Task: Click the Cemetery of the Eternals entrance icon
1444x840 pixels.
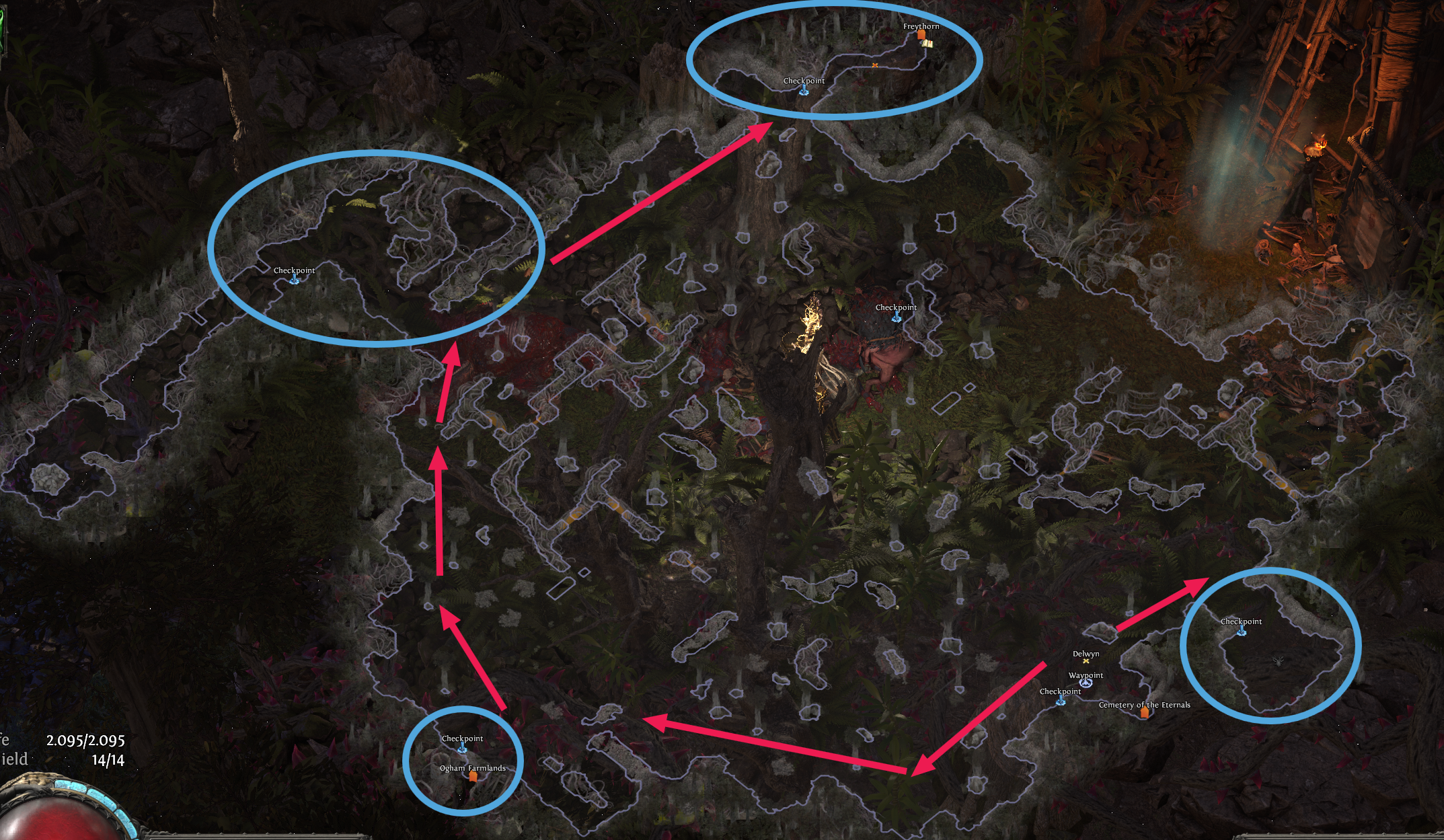Action: (1145, 714)
